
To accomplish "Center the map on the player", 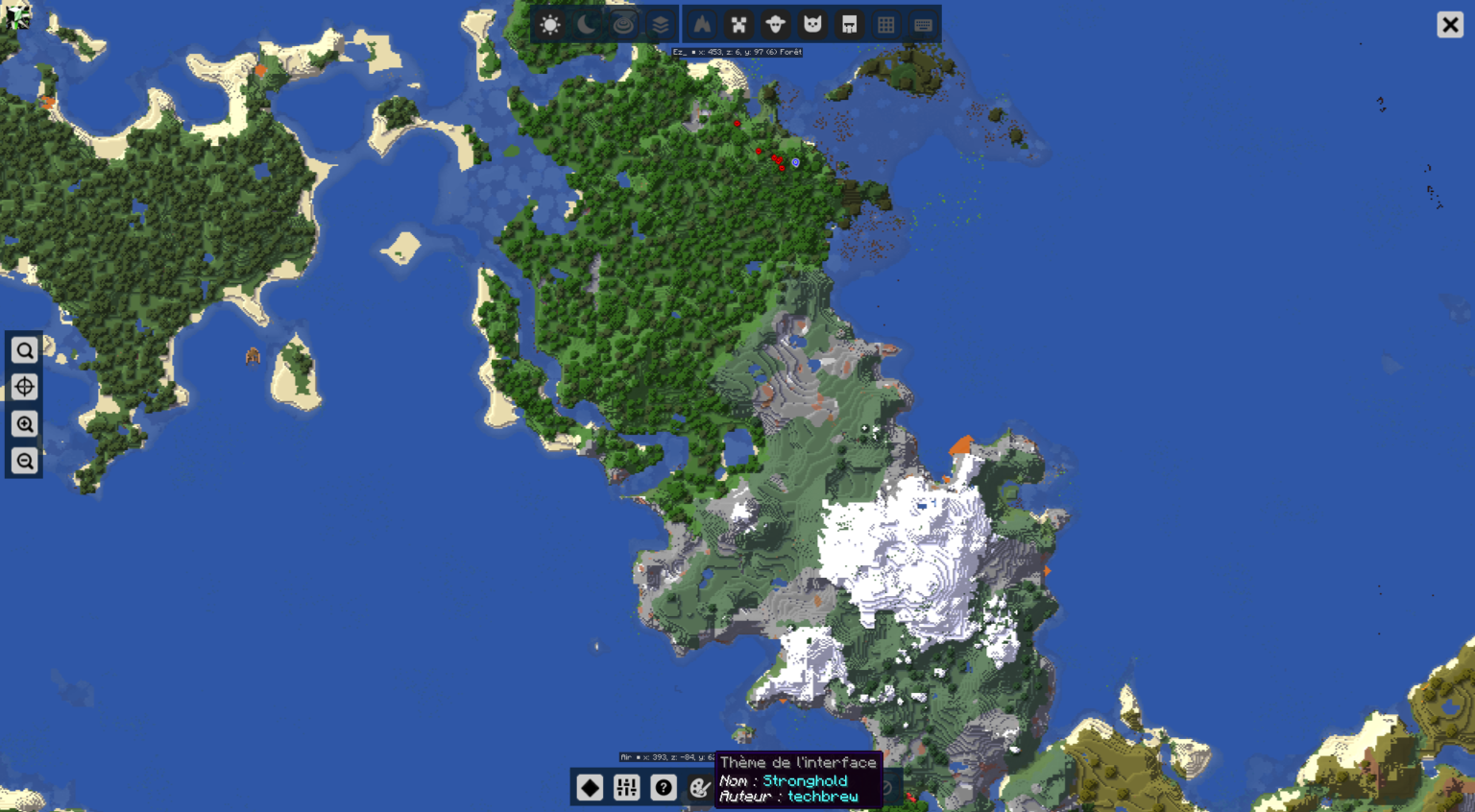I will 24,387.
